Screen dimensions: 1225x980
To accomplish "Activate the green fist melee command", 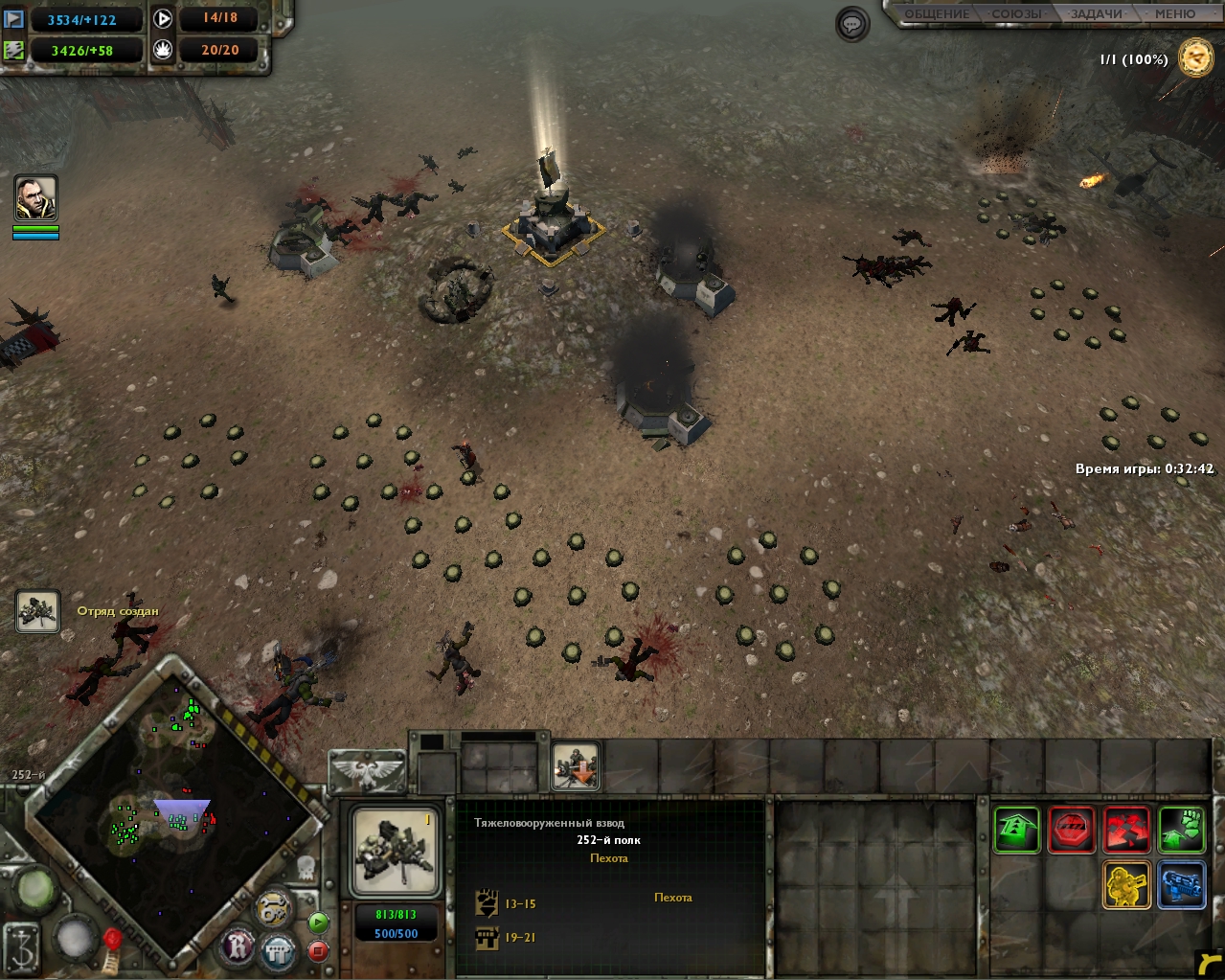I will click(x=1182, y=829).
